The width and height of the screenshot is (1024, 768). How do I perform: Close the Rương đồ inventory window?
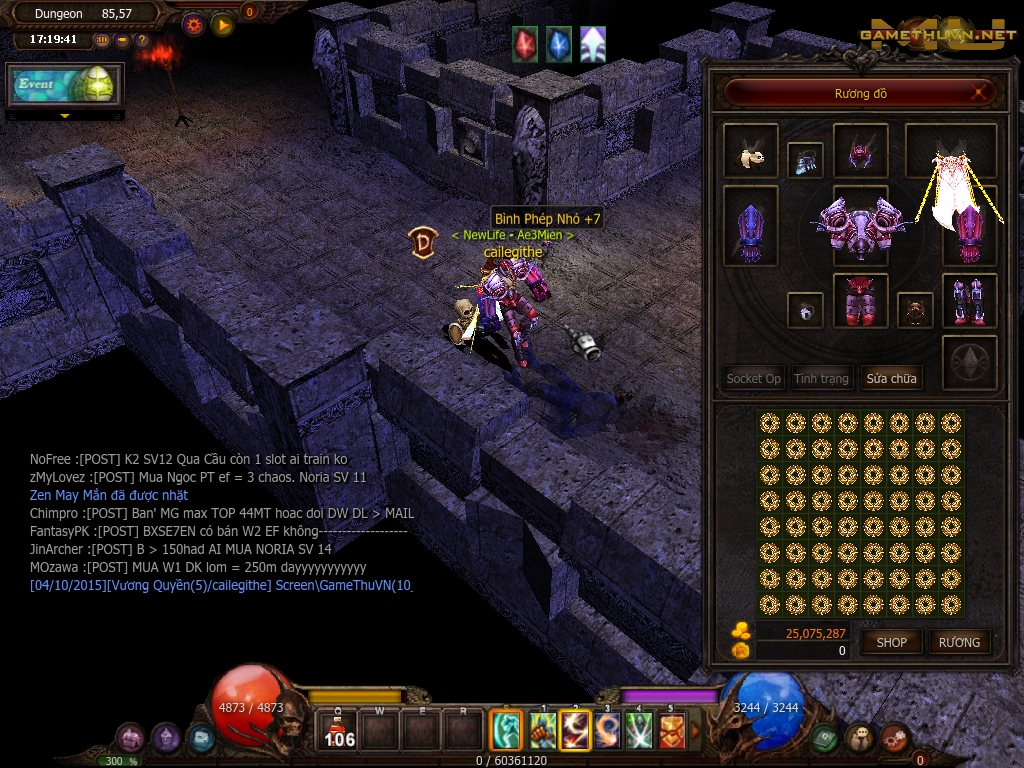tap(982, 94)
